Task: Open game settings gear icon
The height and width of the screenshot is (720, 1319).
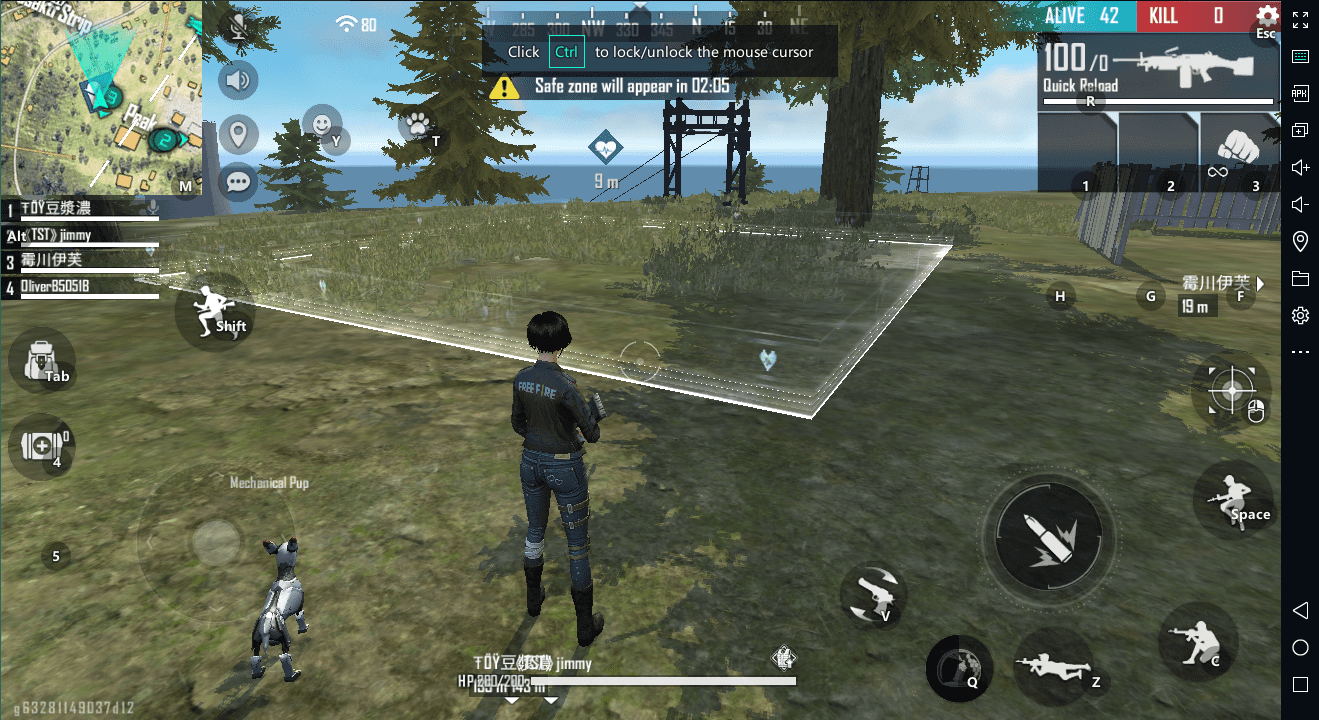Action: (1267, 16)
